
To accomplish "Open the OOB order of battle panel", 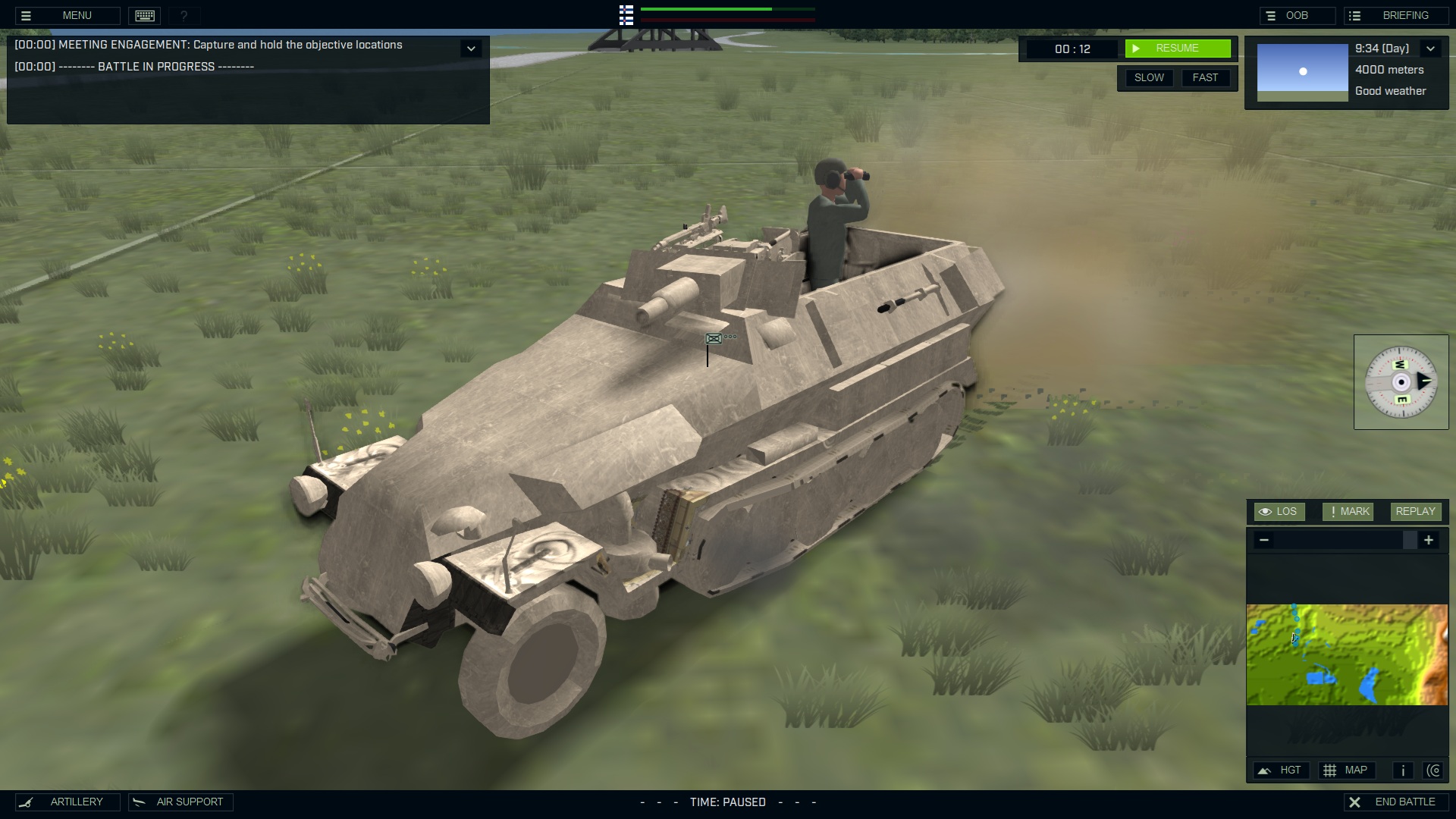I will [1298, 15].
